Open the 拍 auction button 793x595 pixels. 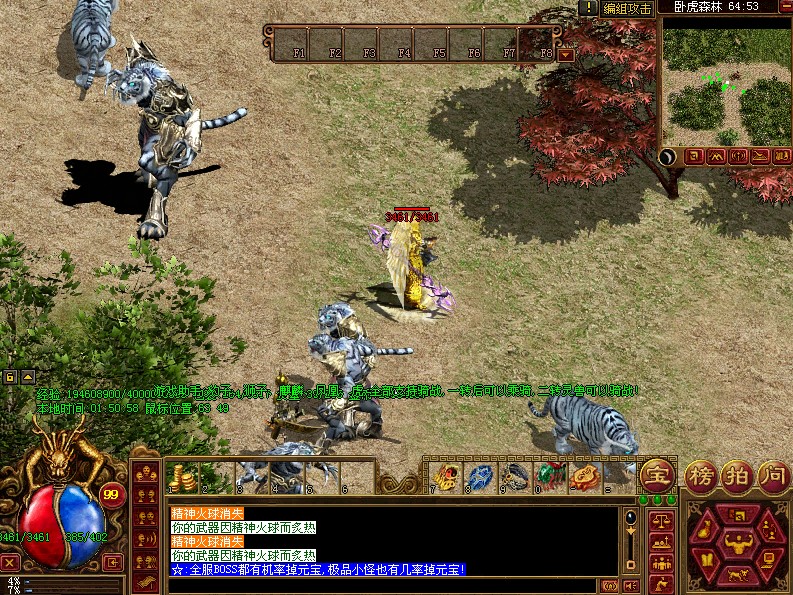point(736,475)
